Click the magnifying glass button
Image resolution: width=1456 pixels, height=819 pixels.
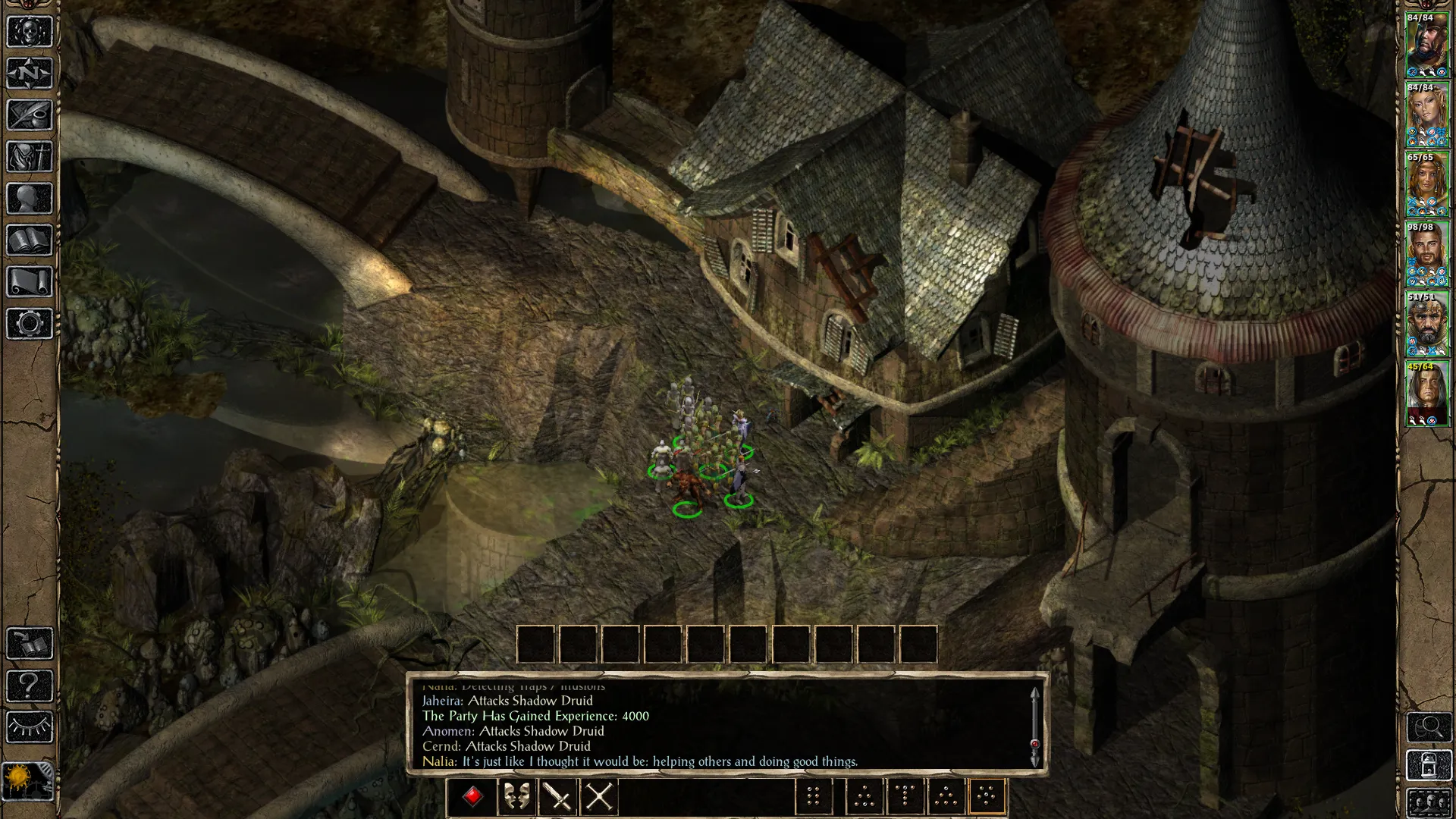pos(1429,728)
